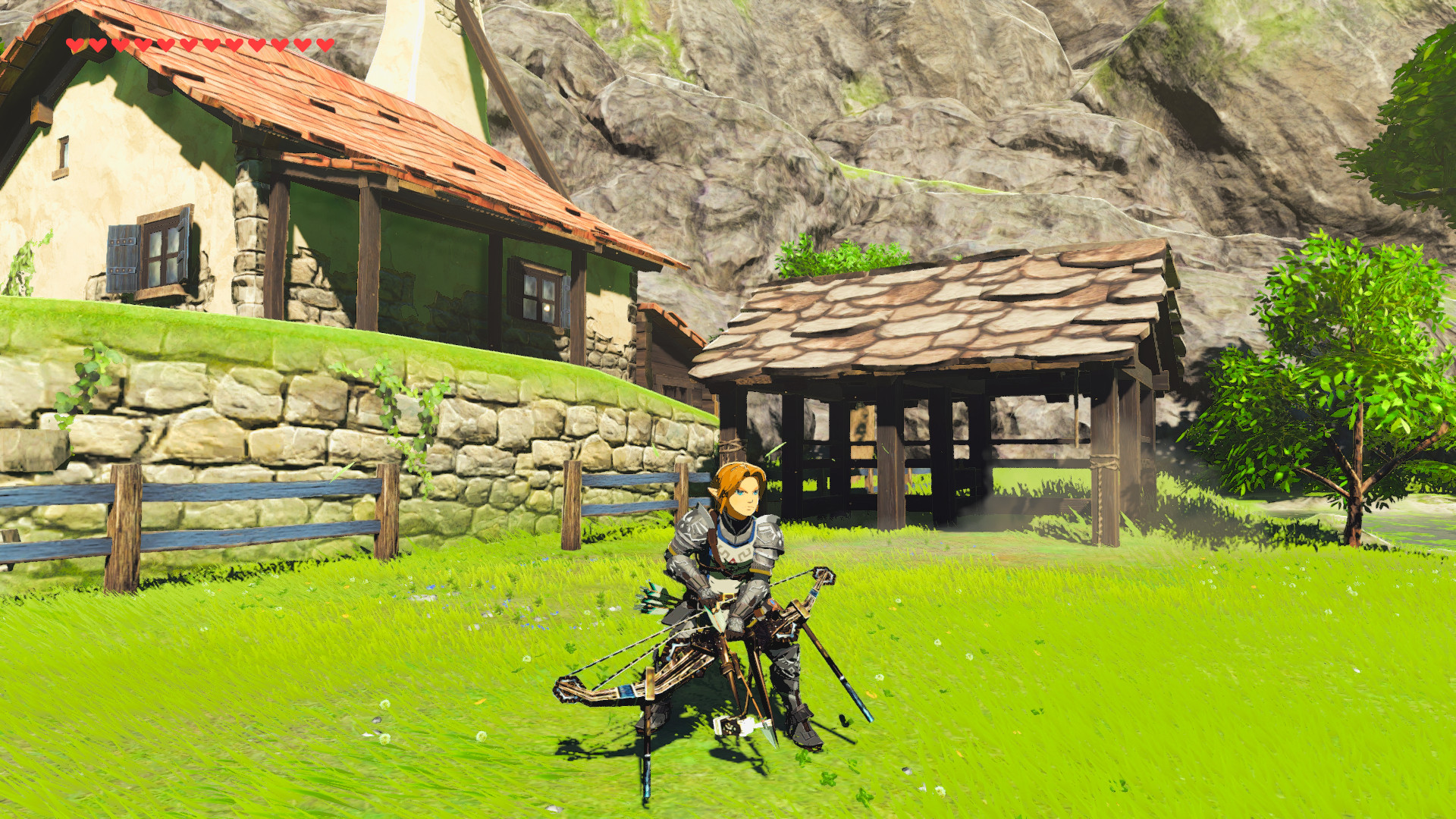Image resolution: width=1456 pixels, height=819 pixels.
Task: Click the heart directly over the chimney
Action: coord(324,43)
